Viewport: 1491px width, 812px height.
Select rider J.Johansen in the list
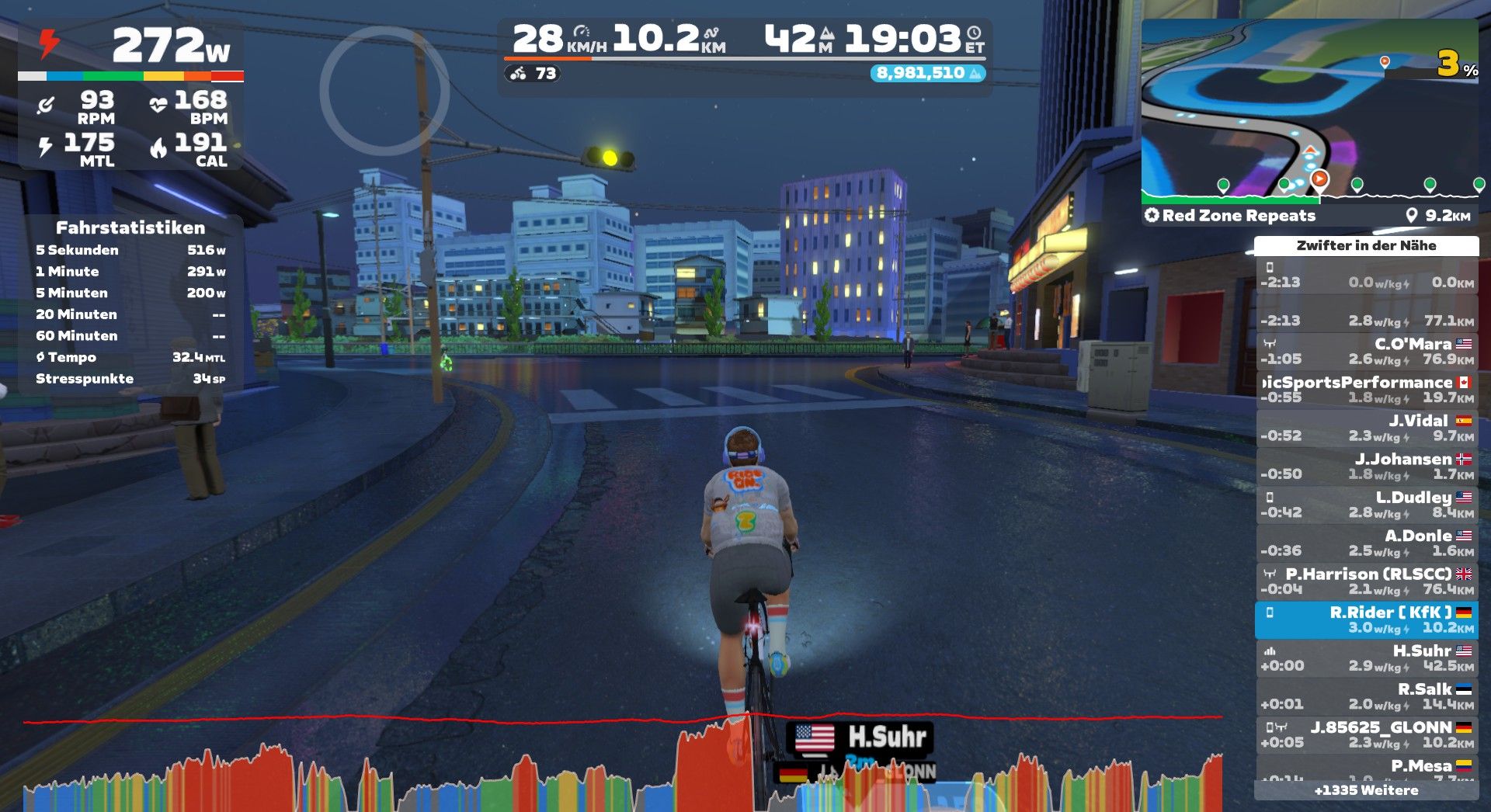[1367, 466]
